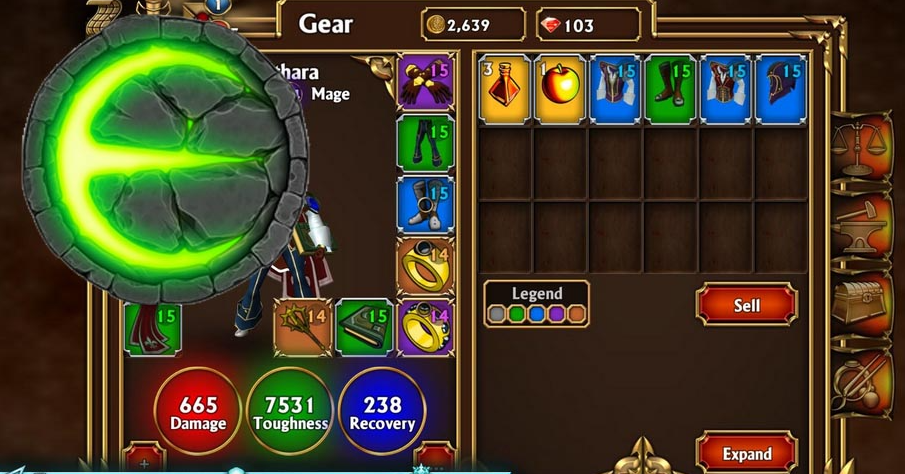Expand the inventory storage
Screen dimensions: 905x474
click(x=746, y=453)
